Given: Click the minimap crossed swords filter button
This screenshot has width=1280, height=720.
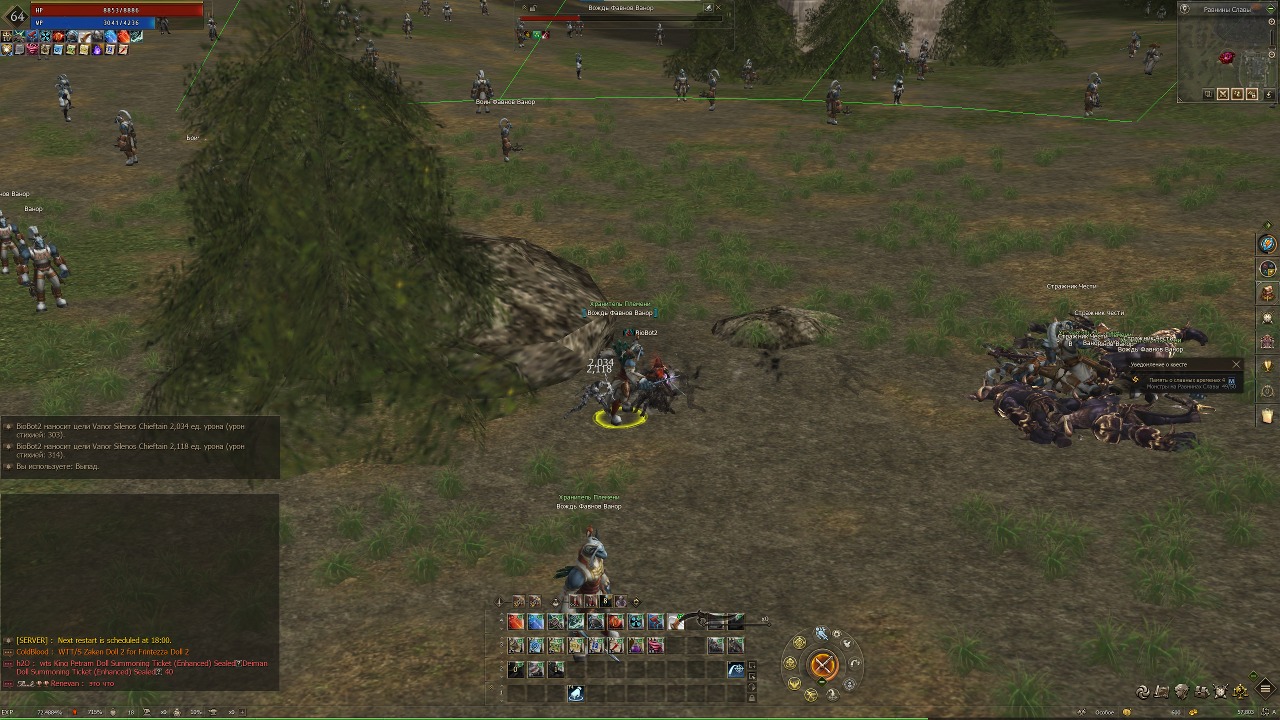Looking at the screenshot, I should click(1223, 94).
